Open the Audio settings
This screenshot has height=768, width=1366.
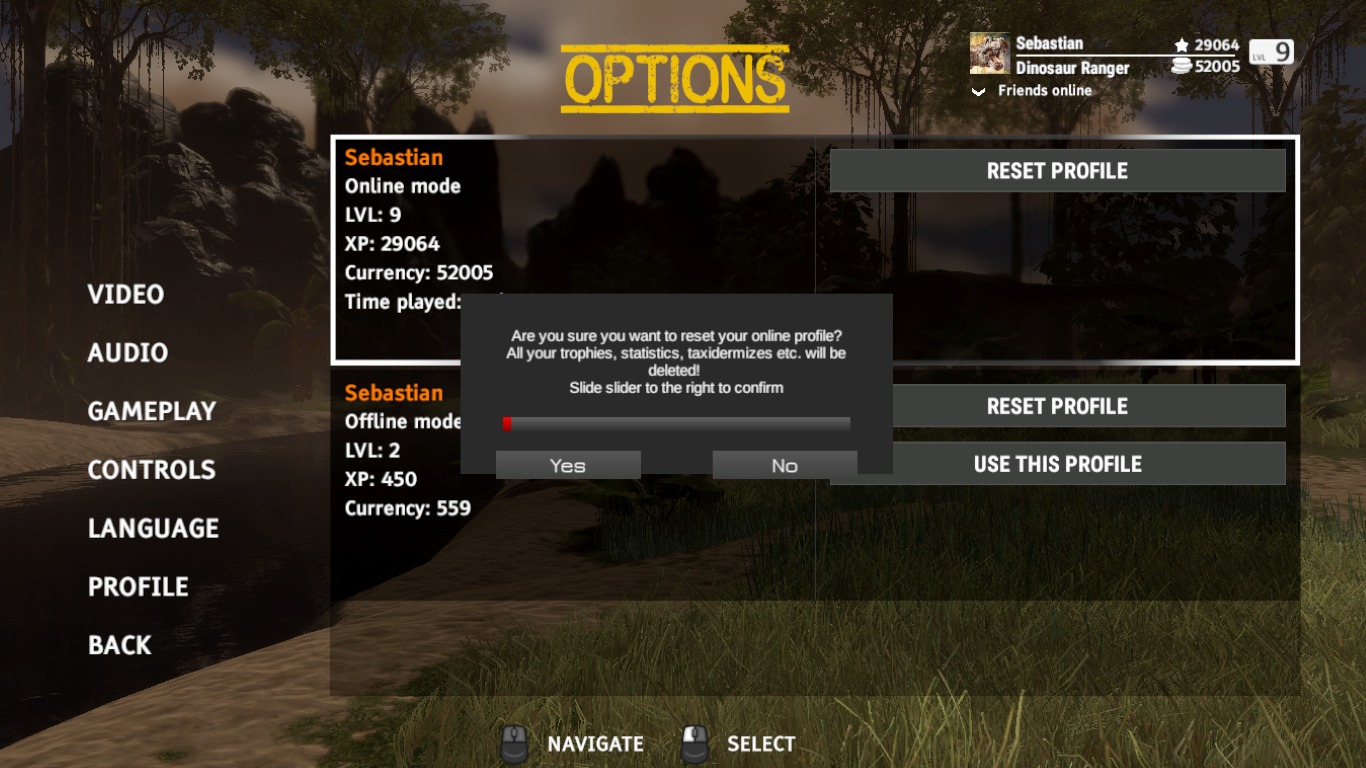point(128,353)
